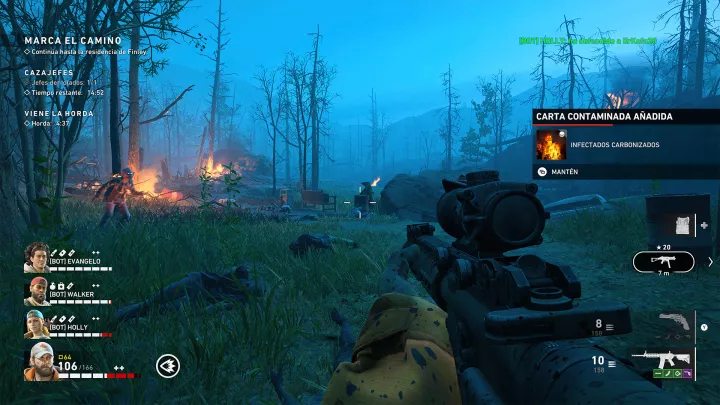Viewport: 720px width, 405px height.
Task: Select the revolver sidearm weapon slot
Action: click(x=673, y=325)
